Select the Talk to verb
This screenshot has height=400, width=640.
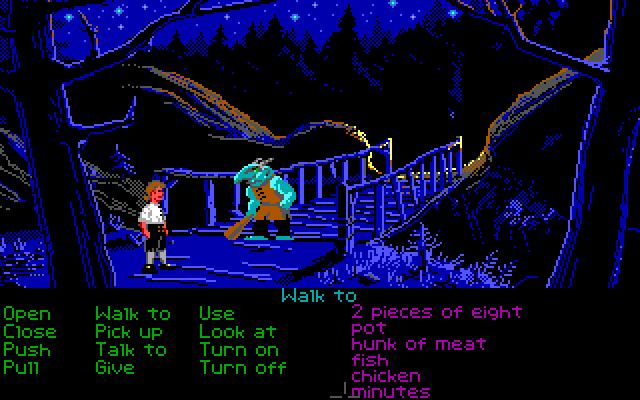(x=131, y=349)
